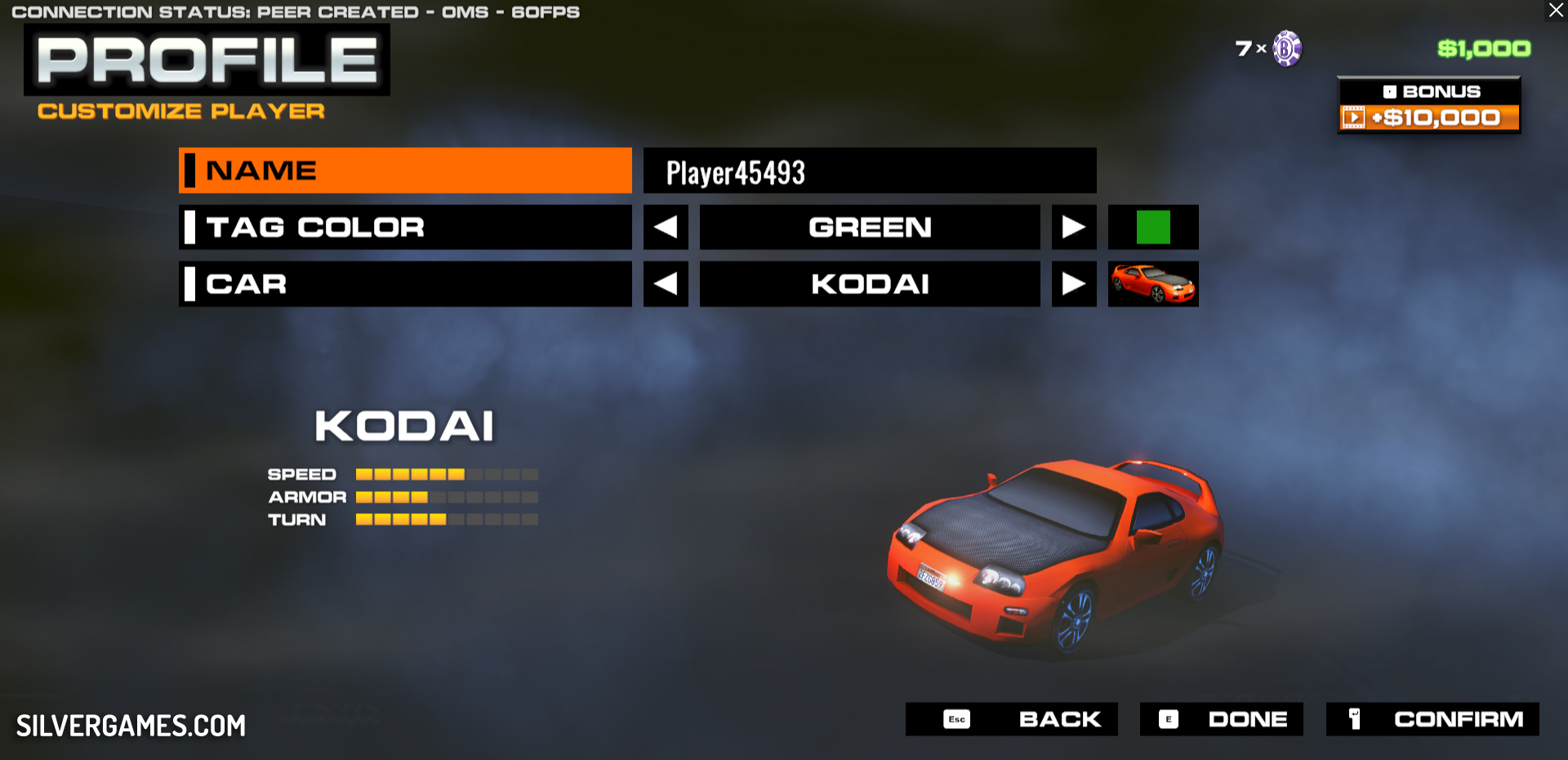Viewport: 1568px width, 760px height.
Task: Select the Tag Color menu row
Action: click(405, 227)
